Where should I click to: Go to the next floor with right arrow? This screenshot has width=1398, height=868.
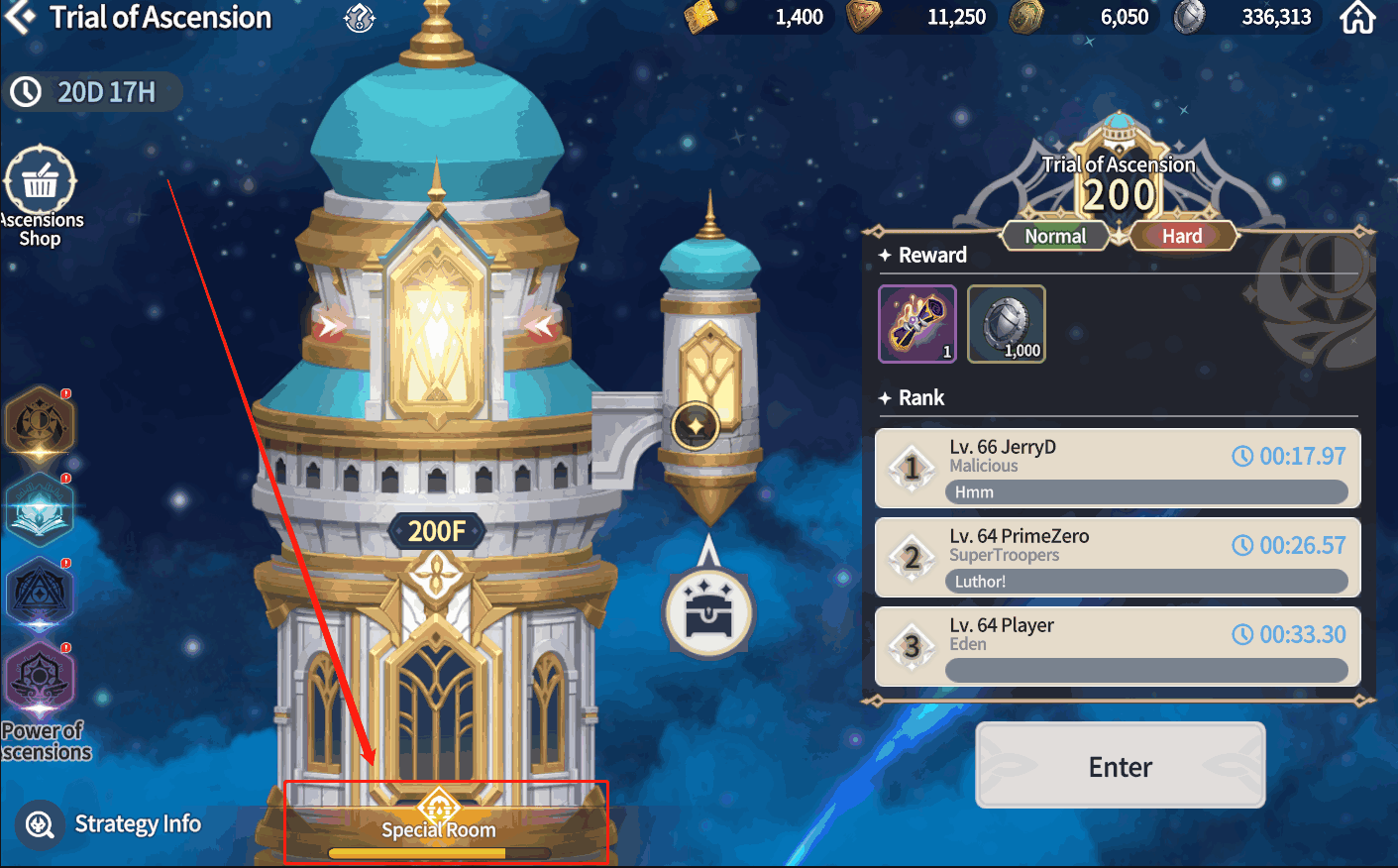click(x=542, y=325)
